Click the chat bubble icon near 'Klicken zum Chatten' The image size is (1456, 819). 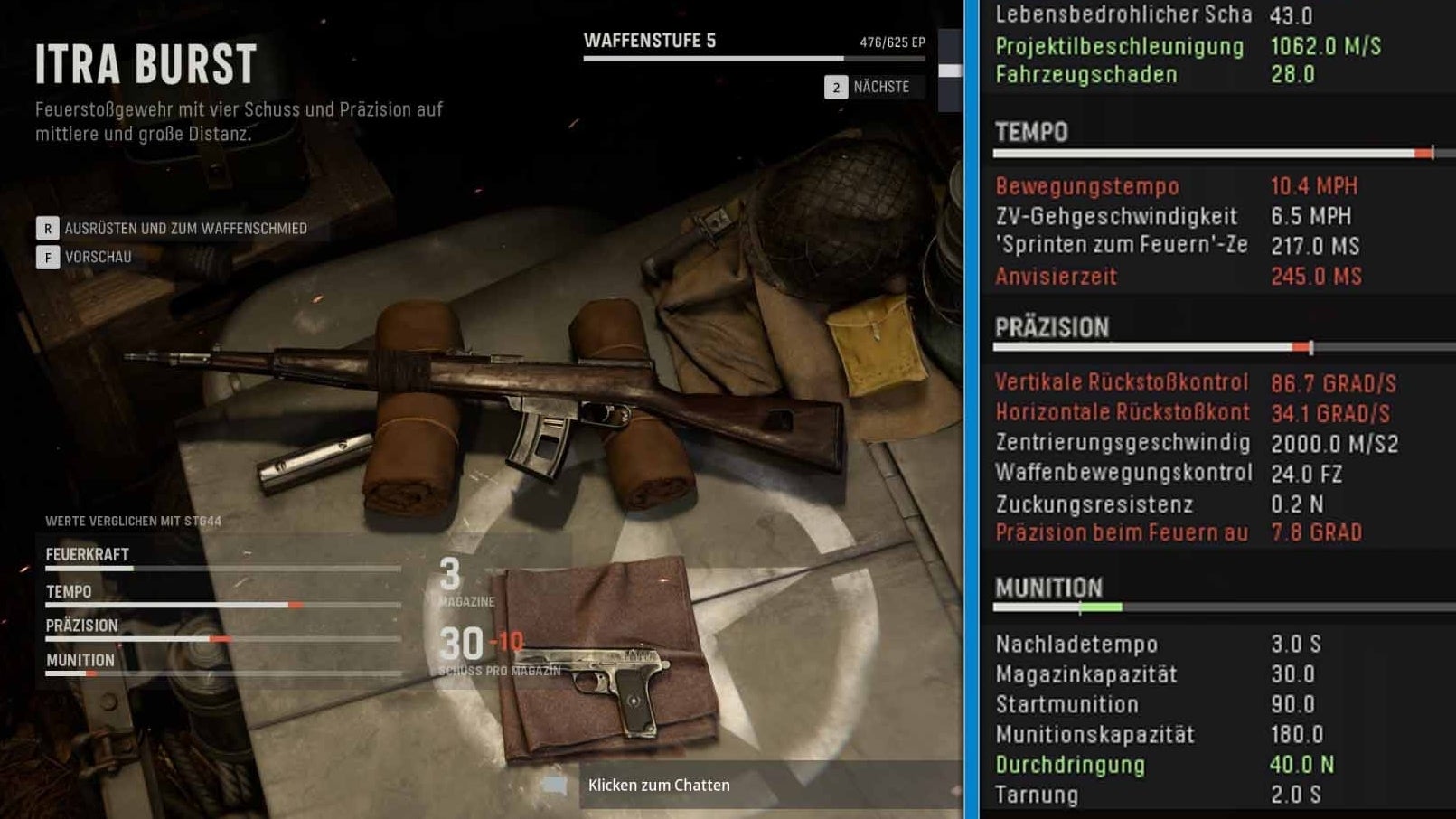(x=554, y=785)
